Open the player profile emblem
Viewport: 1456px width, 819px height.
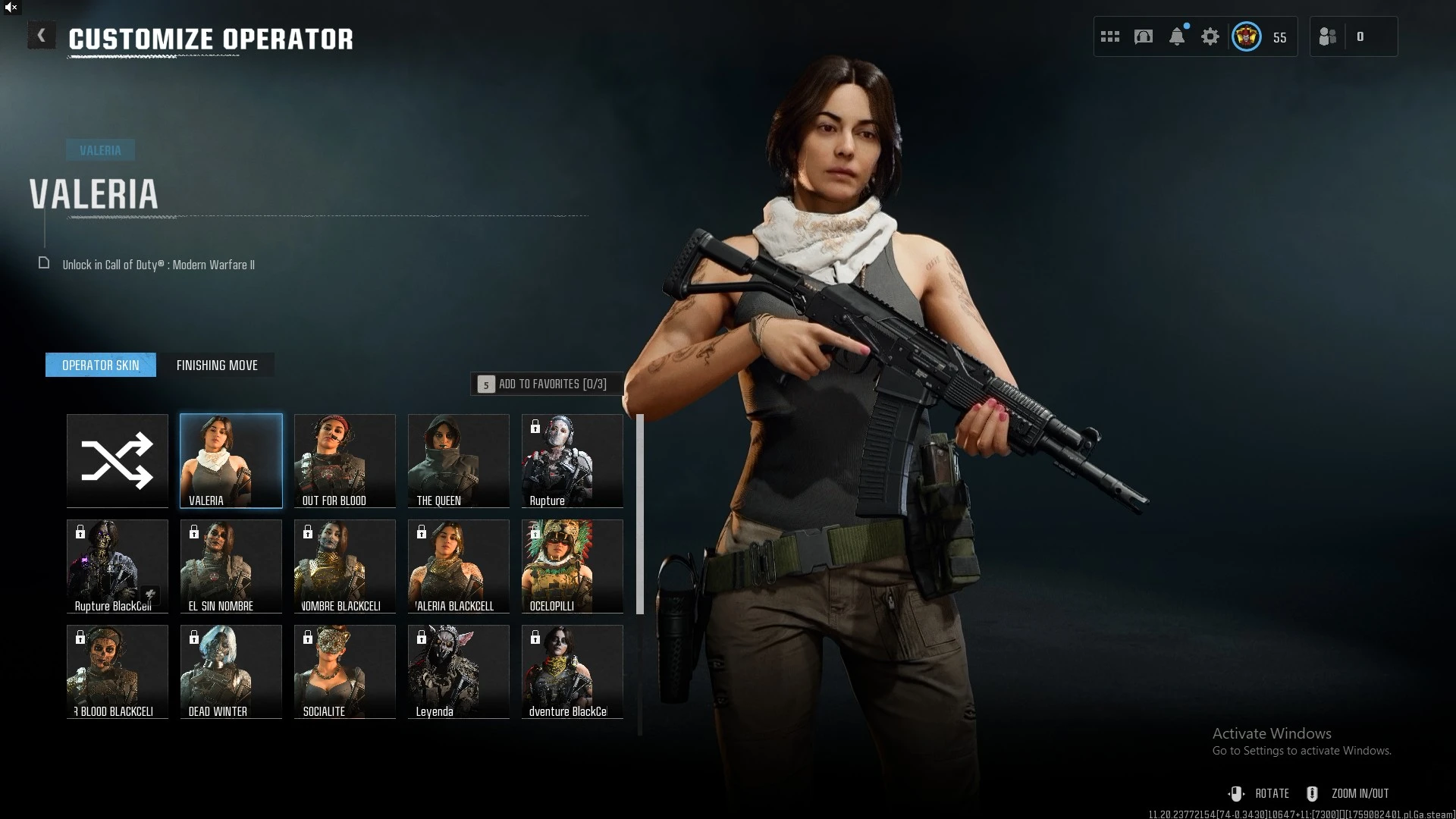coord(1247,36)
